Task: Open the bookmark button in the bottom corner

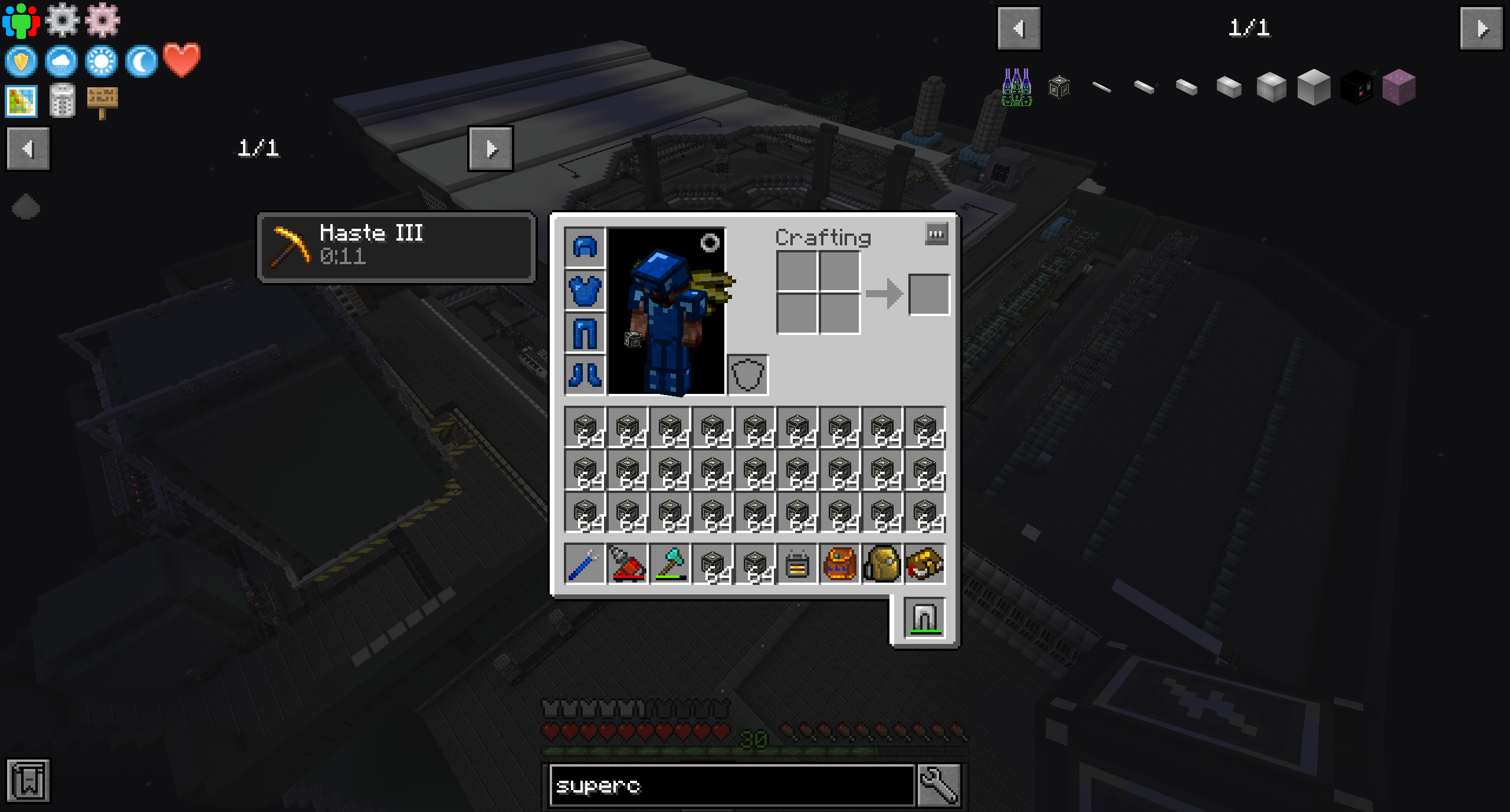Action: 28,781
